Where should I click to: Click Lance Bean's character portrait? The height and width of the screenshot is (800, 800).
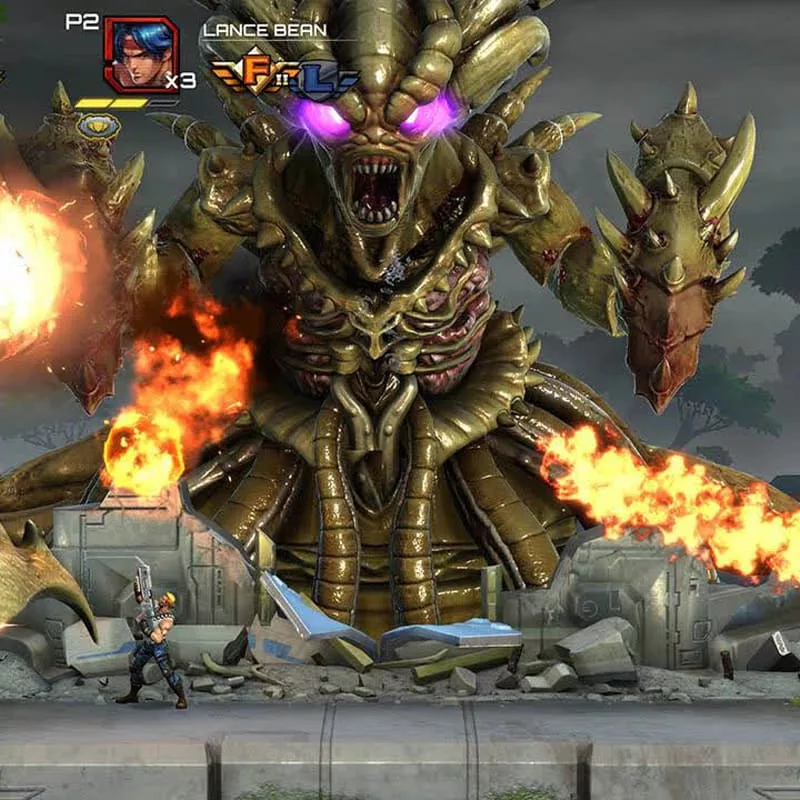coord(139,53)
